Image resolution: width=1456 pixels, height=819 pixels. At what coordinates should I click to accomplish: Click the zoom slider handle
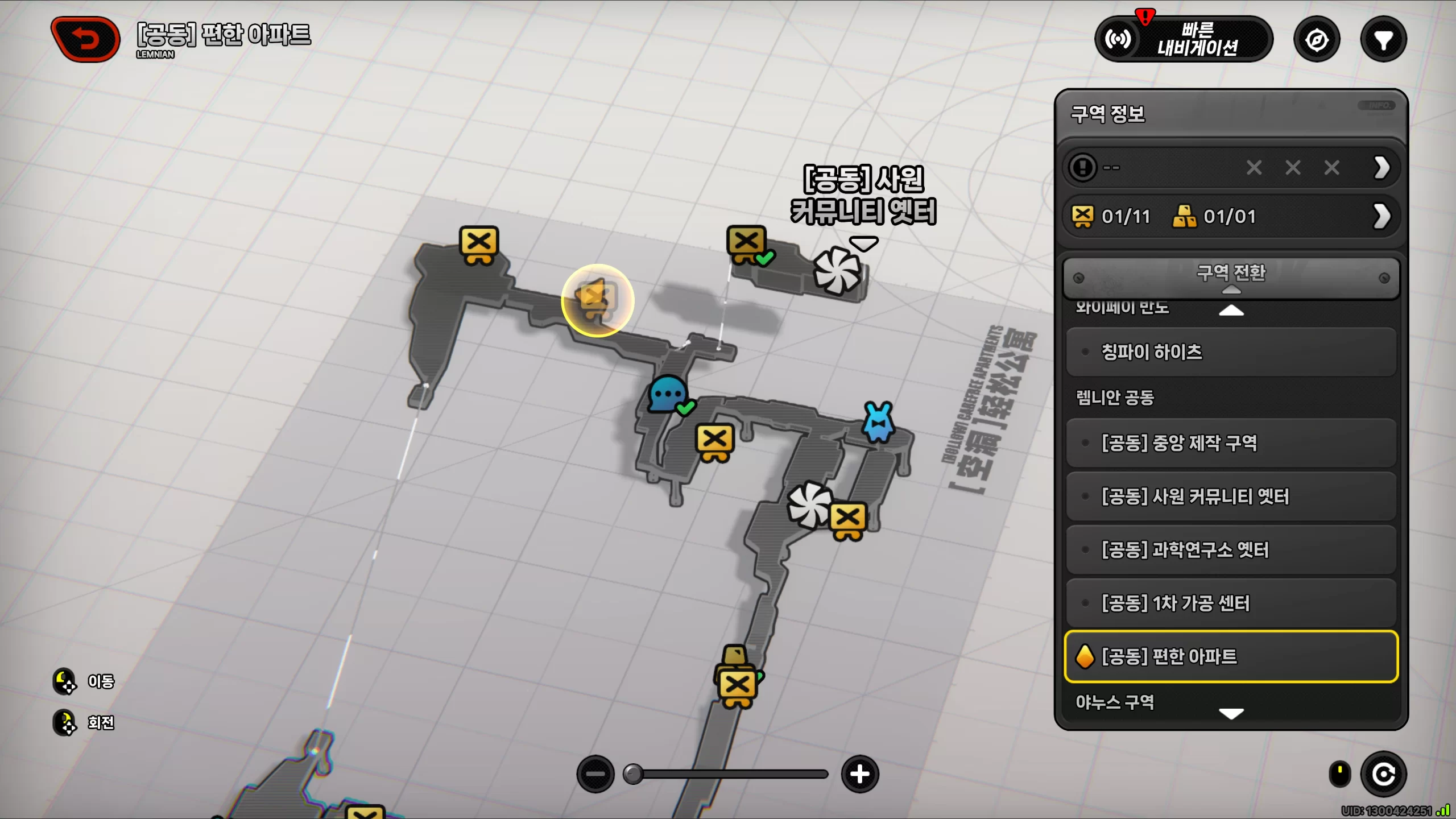tap(633, 774)
